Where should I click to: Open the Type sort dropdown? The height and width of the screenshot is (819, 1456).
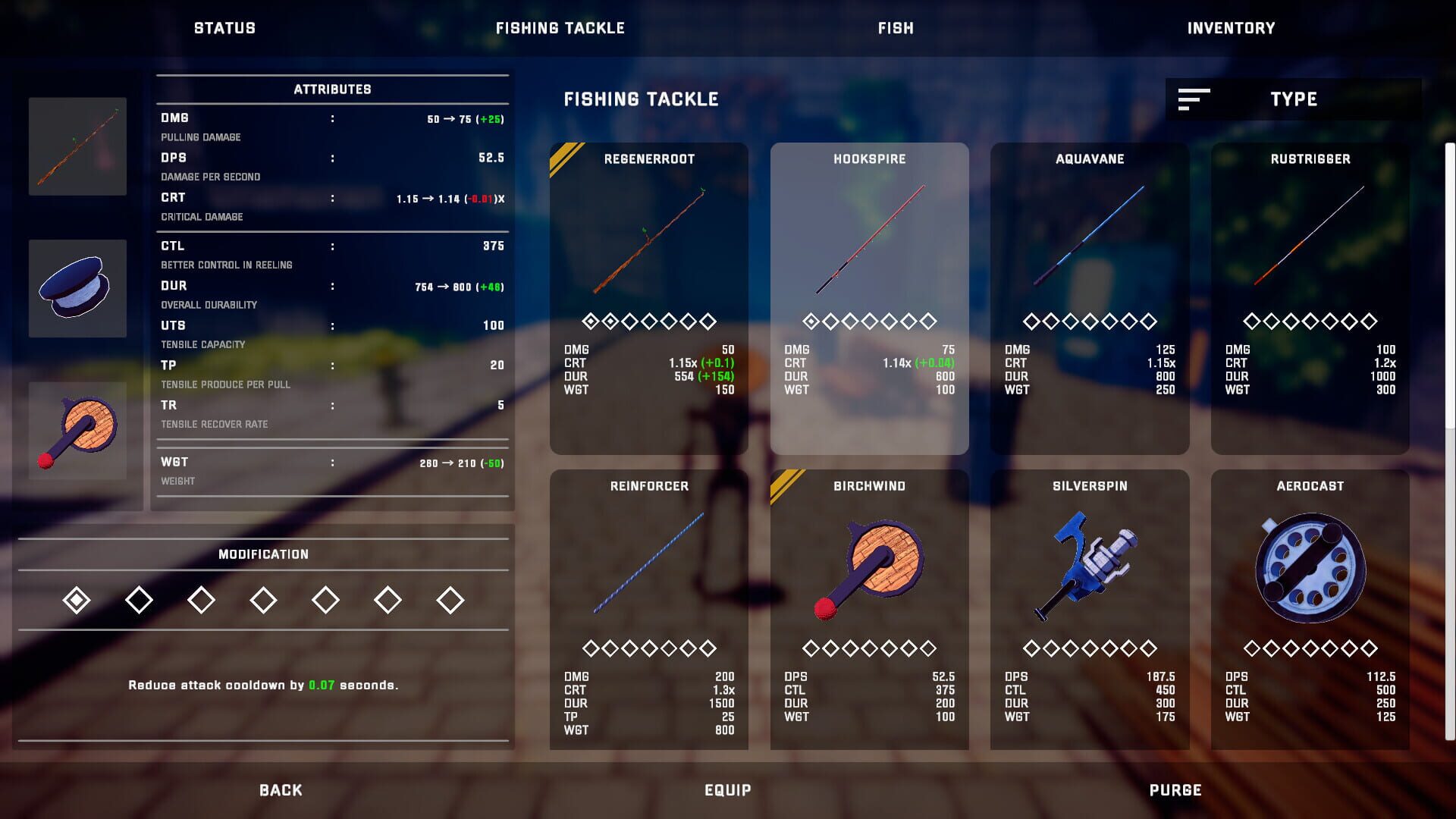1293,99
